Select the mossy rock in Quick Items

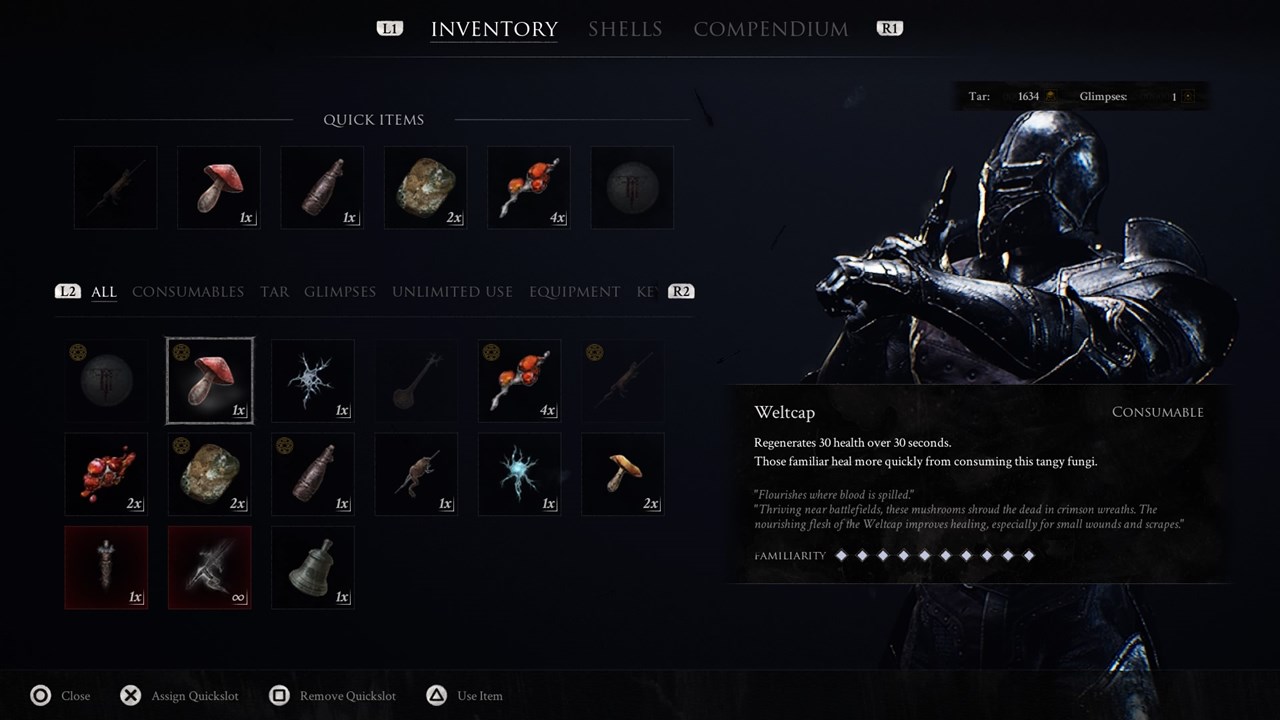pyautogui.click(x=426, y=188)
